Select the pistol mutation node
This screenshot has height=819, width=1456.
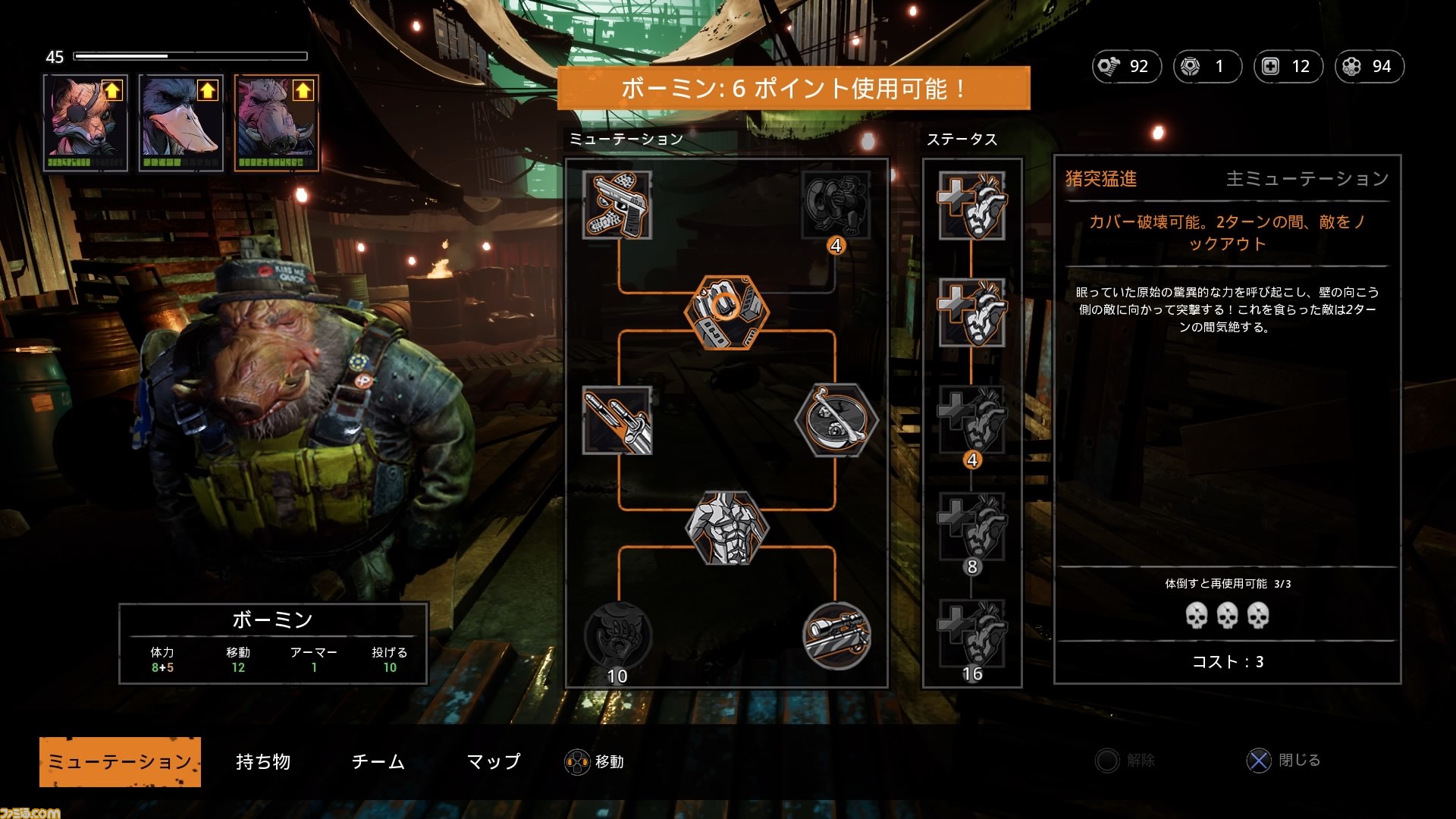617,205
